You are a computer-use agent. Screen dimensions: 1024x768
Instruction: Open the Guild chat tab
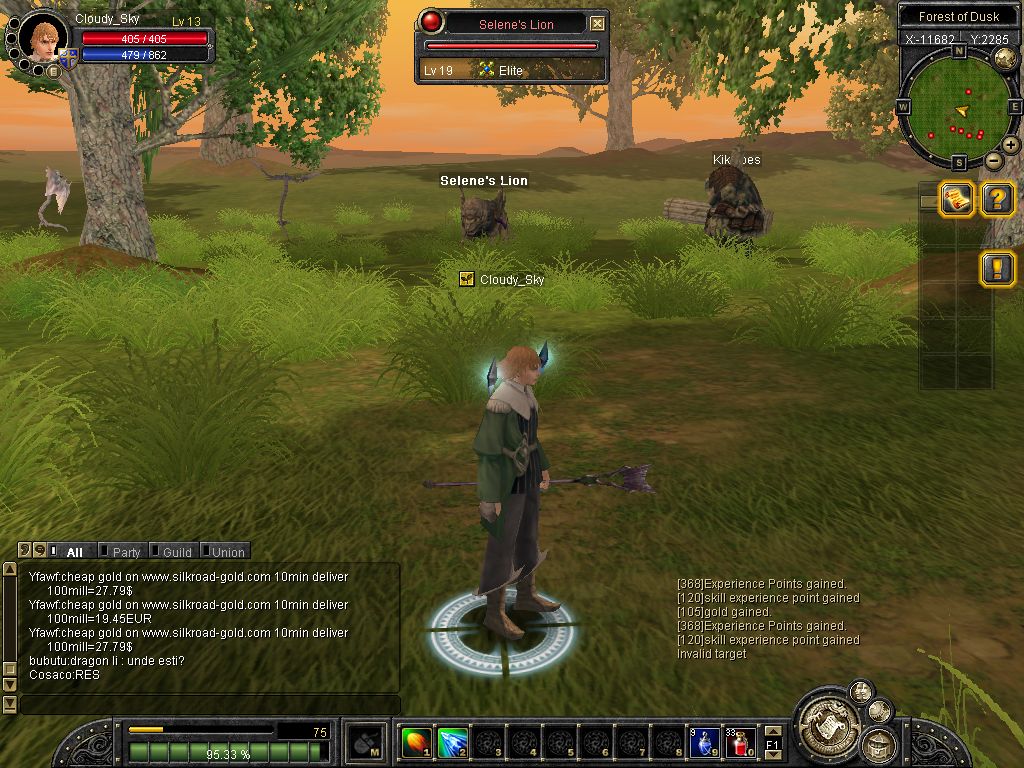(x=177, y=551)
